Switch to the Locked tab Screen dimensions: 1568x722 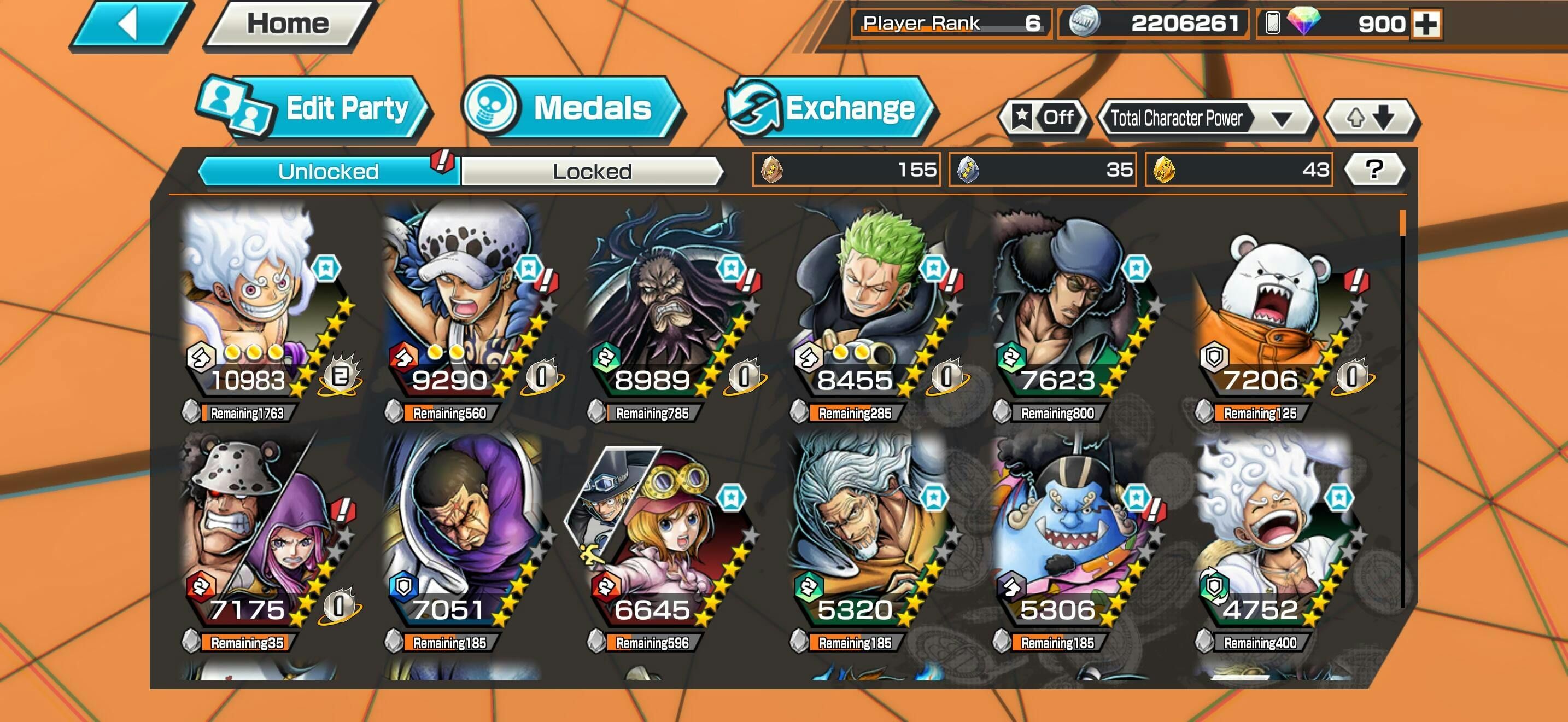point(592,171)
